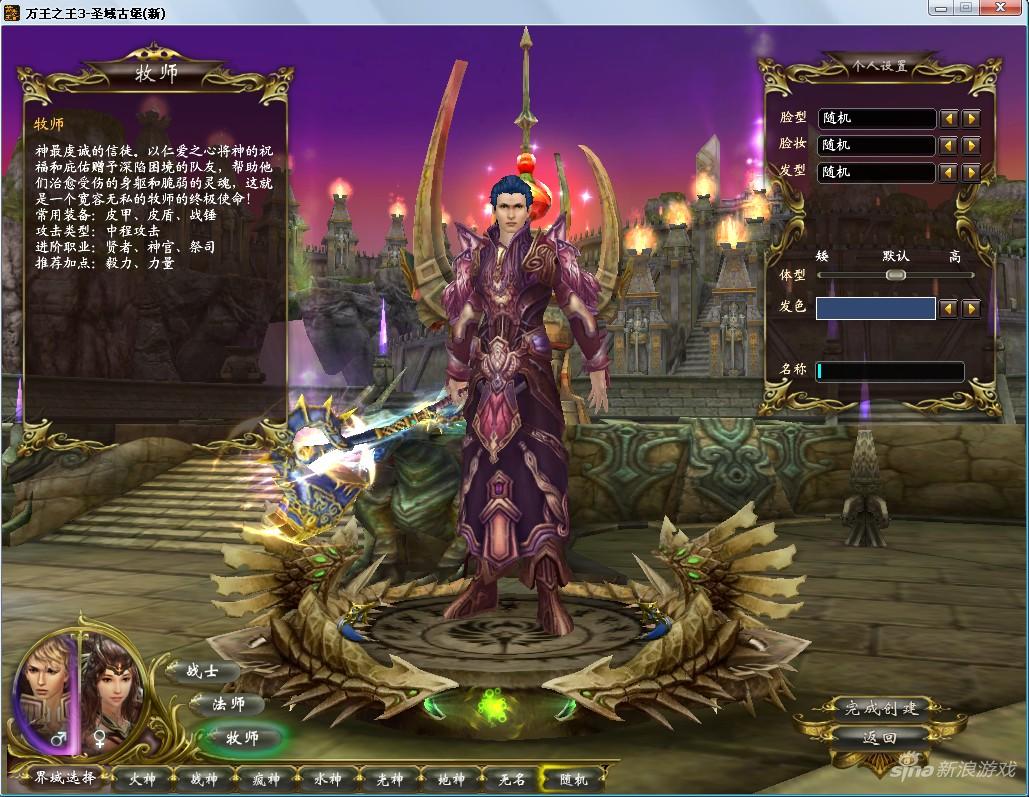Viewport: 1029px width, 797px height.
Task: Click previous arrow for 发型 hairstyle
Action: 948,172
